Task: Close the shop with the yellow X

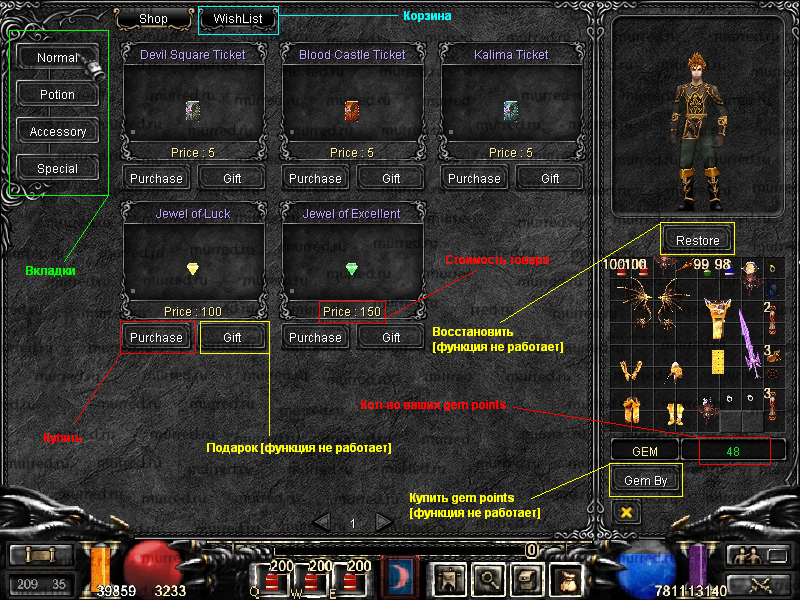Action: (x=627, y=511)
